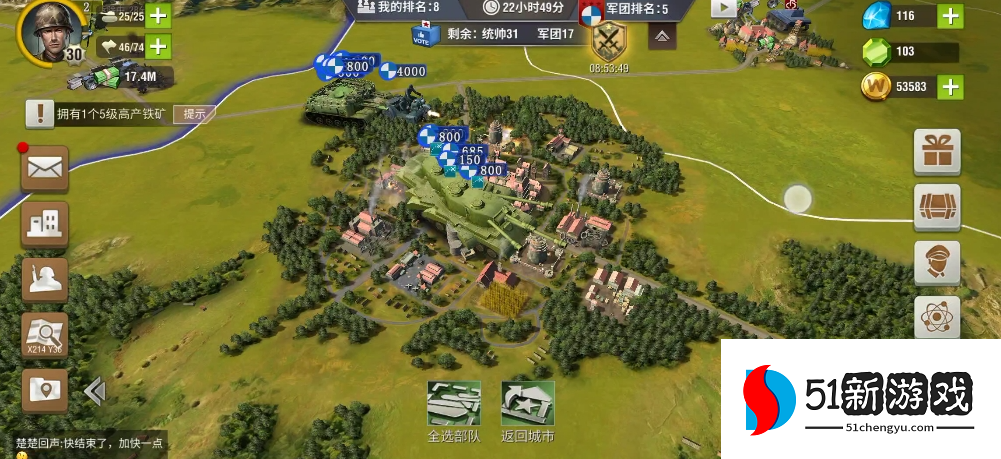This screenshot has height=459, width=1001.
Task: Open the saved map locations folder
Action: (x=45, y=390)
